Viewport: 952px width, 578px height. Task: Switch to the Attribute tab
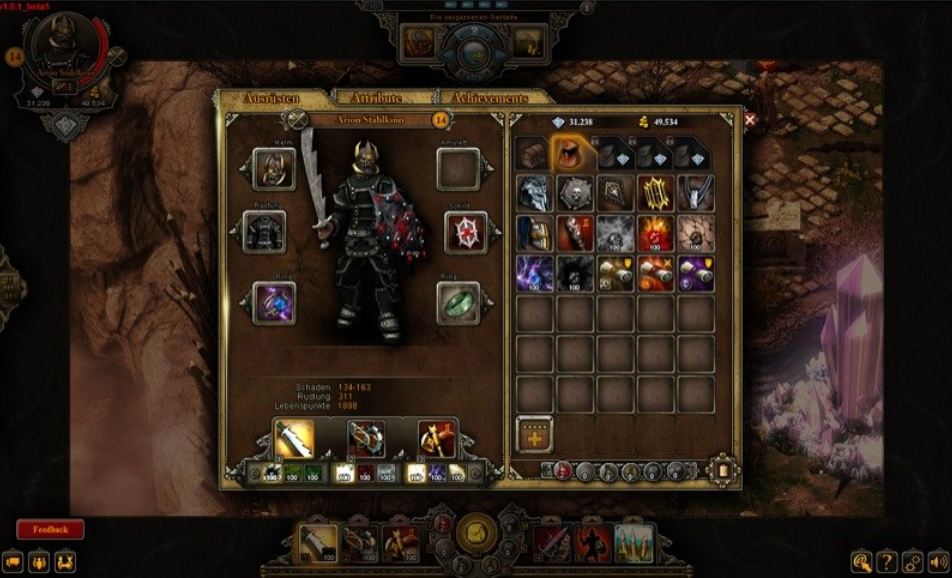376,98
